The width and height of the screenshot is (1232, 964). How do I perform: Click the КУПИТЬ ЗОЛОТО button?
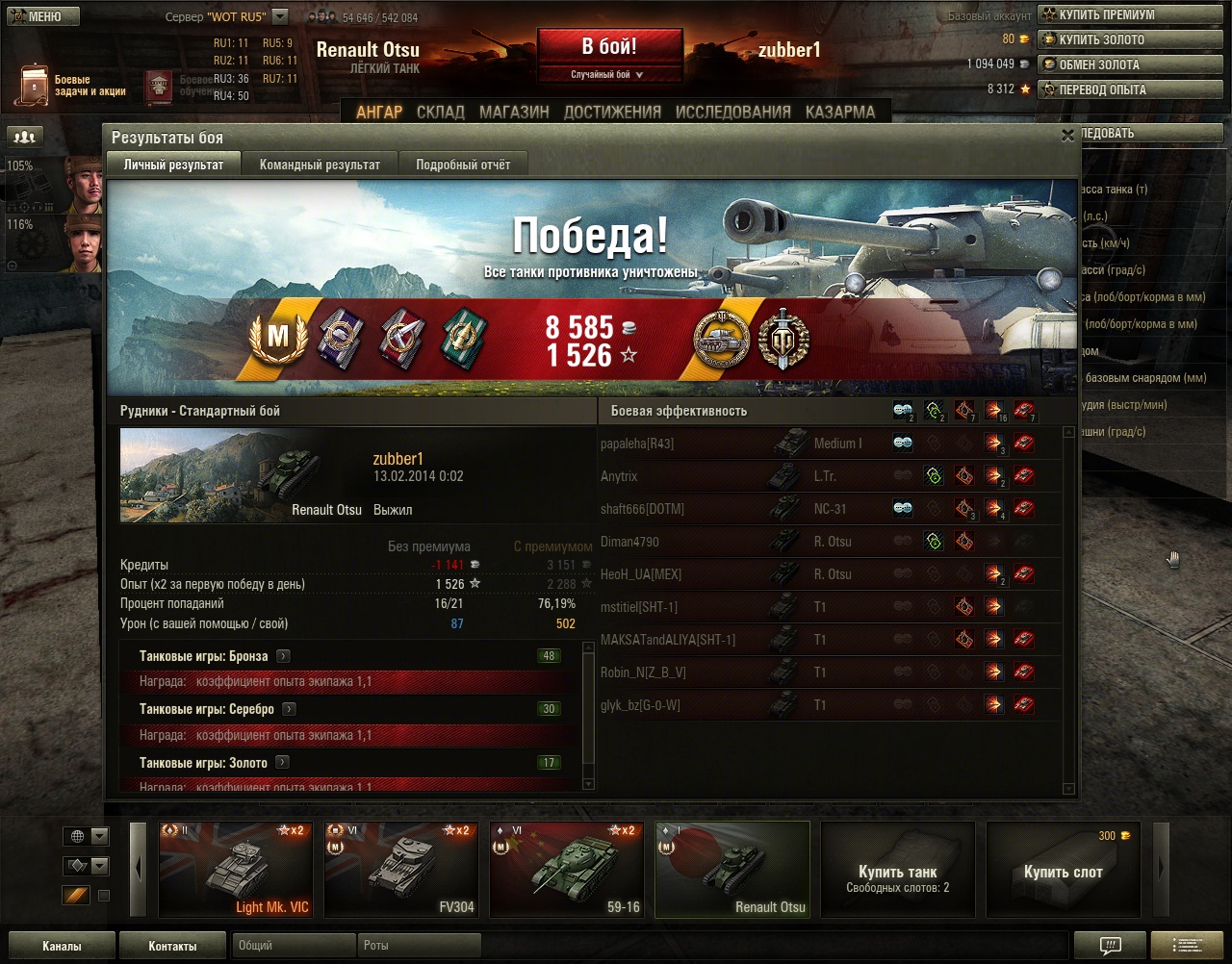point(1102,39)
